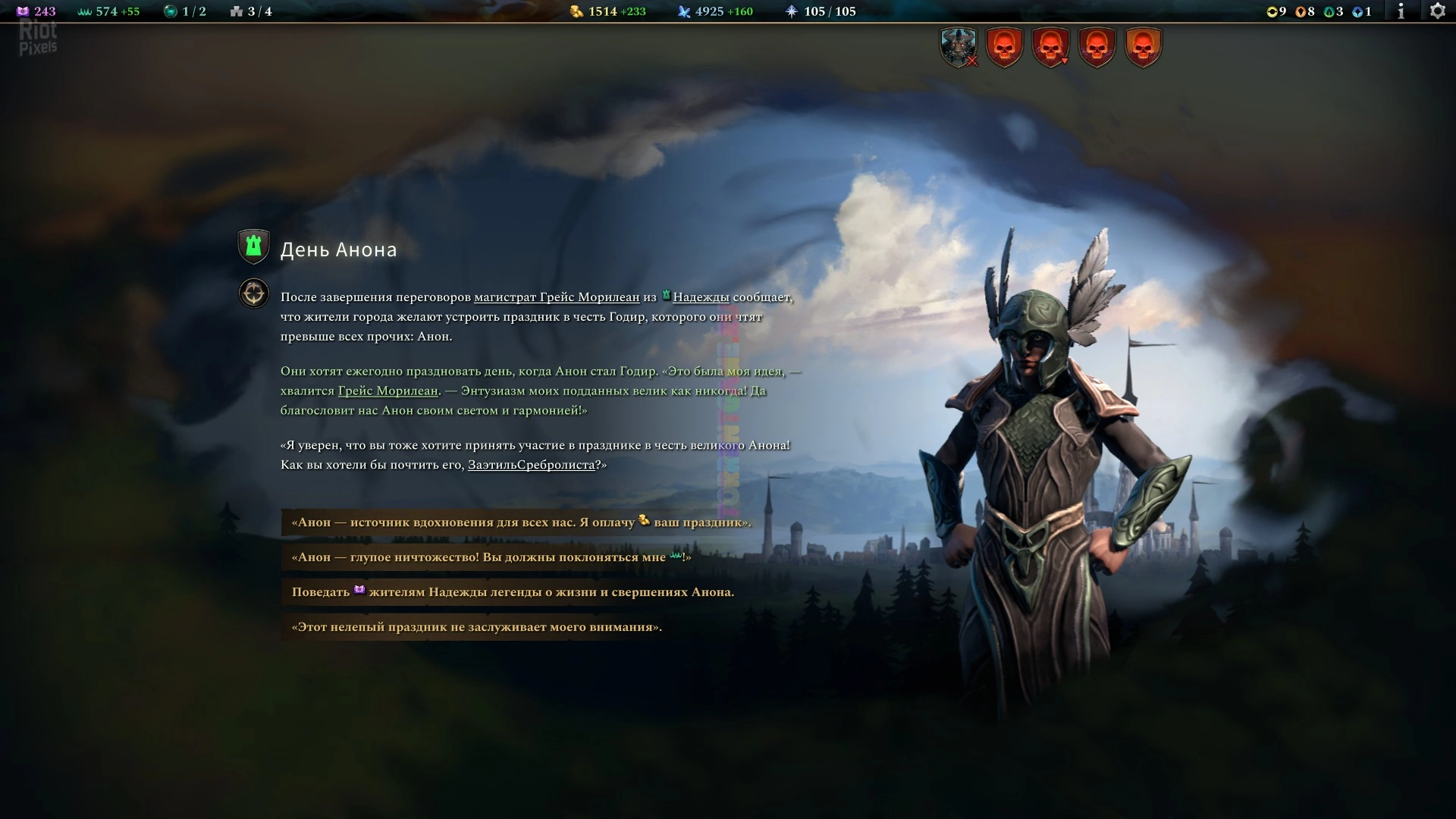Choose the reply offering to pay for the festival
This screenshot has width=1456, height=819.
[x=521, y=522]
